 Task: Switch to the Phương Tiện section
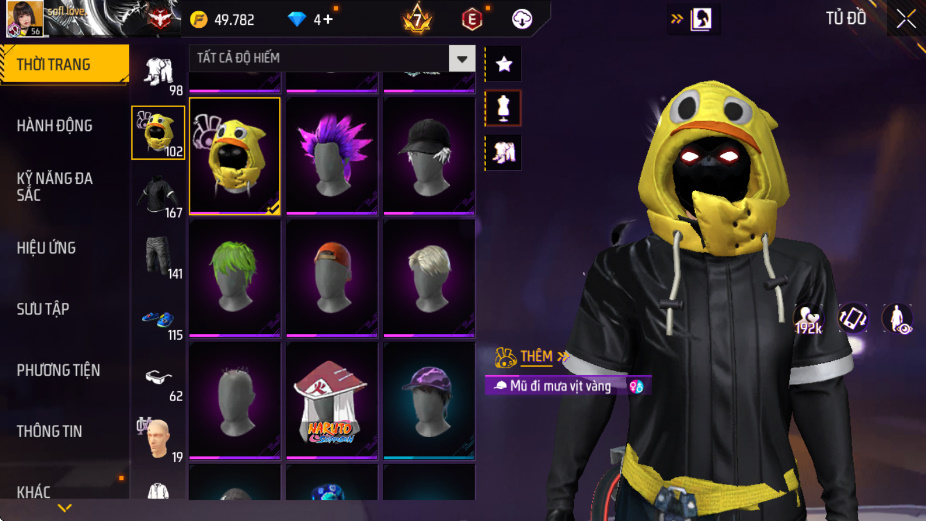[x=58, y=370]
